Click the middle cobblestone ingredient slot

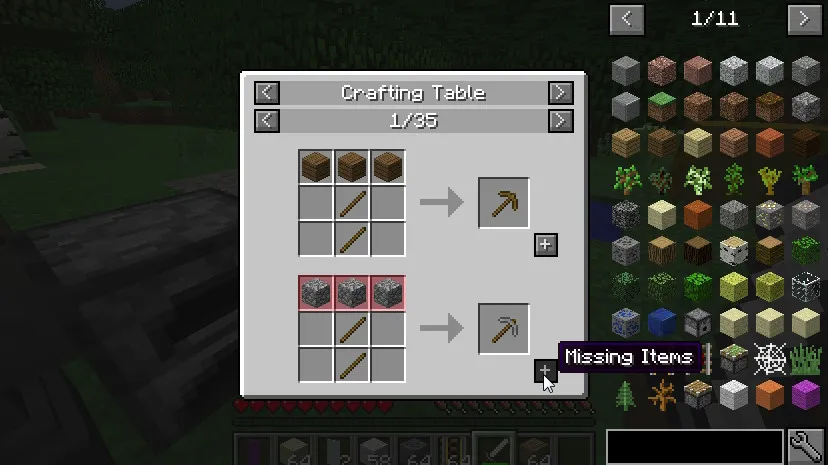point(351,291)
